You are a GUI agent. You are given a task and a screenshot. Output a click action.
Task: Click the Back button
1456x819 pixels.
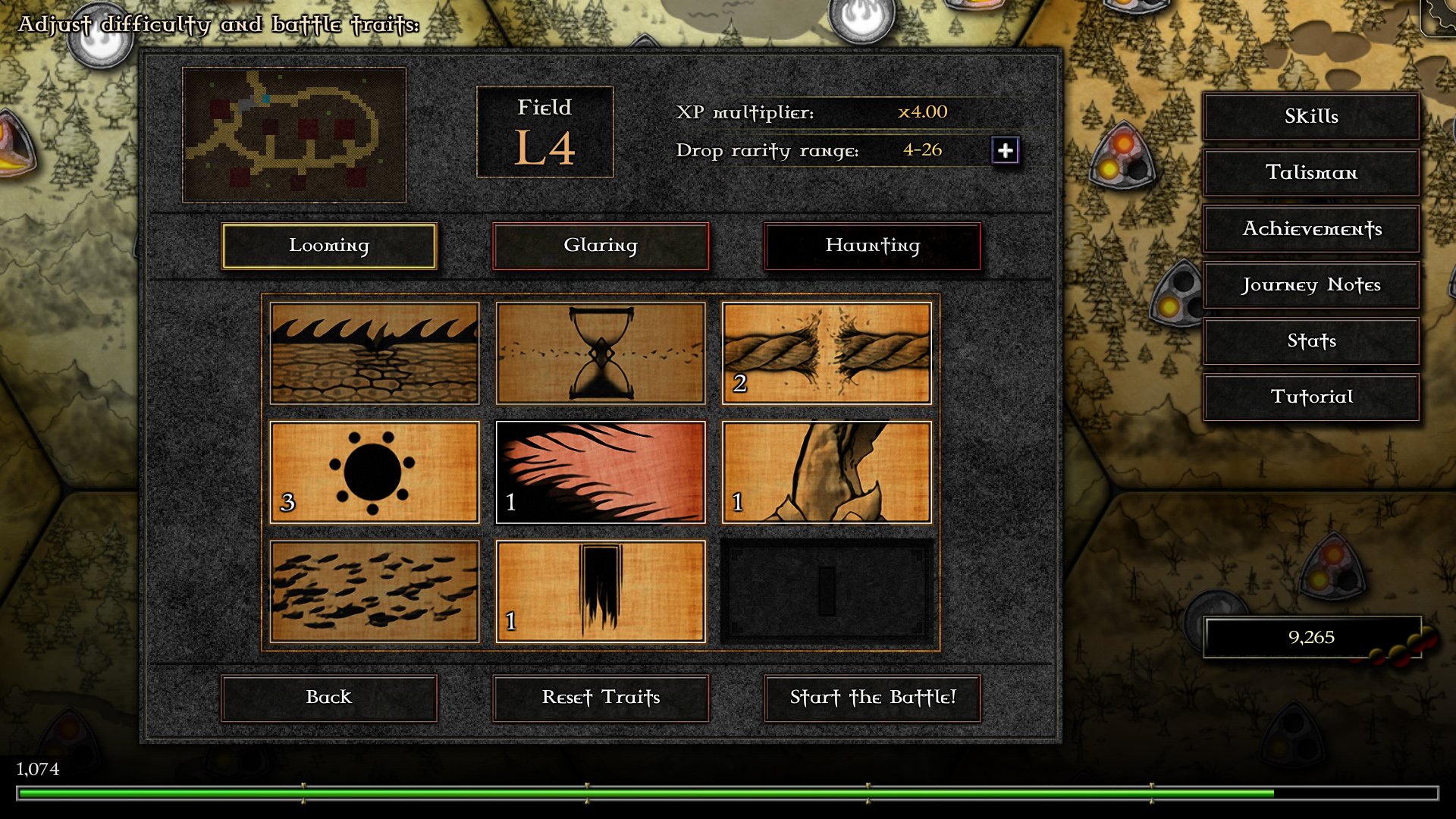click(328, 698)
